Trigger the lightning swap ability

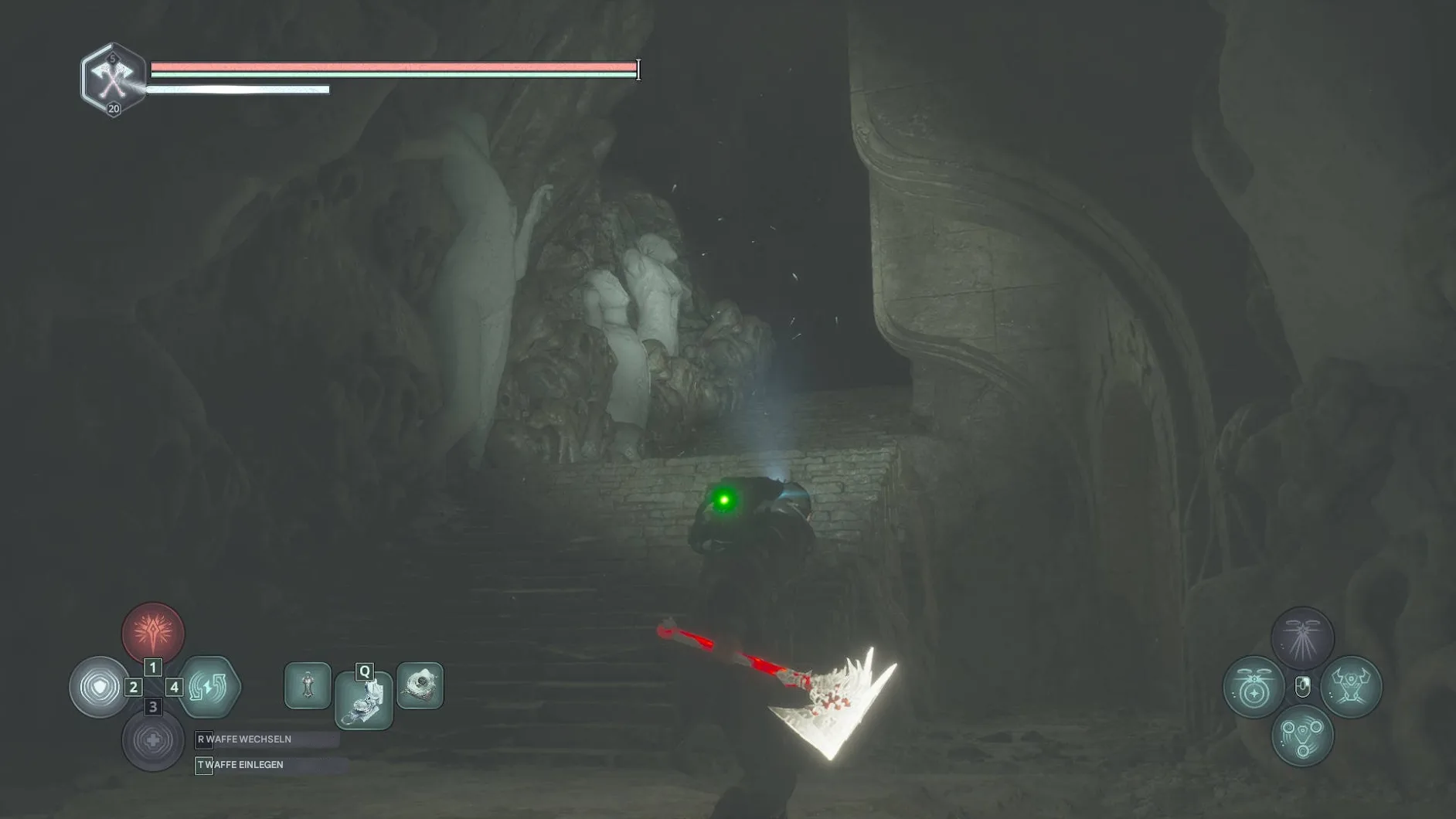(209, 687)
